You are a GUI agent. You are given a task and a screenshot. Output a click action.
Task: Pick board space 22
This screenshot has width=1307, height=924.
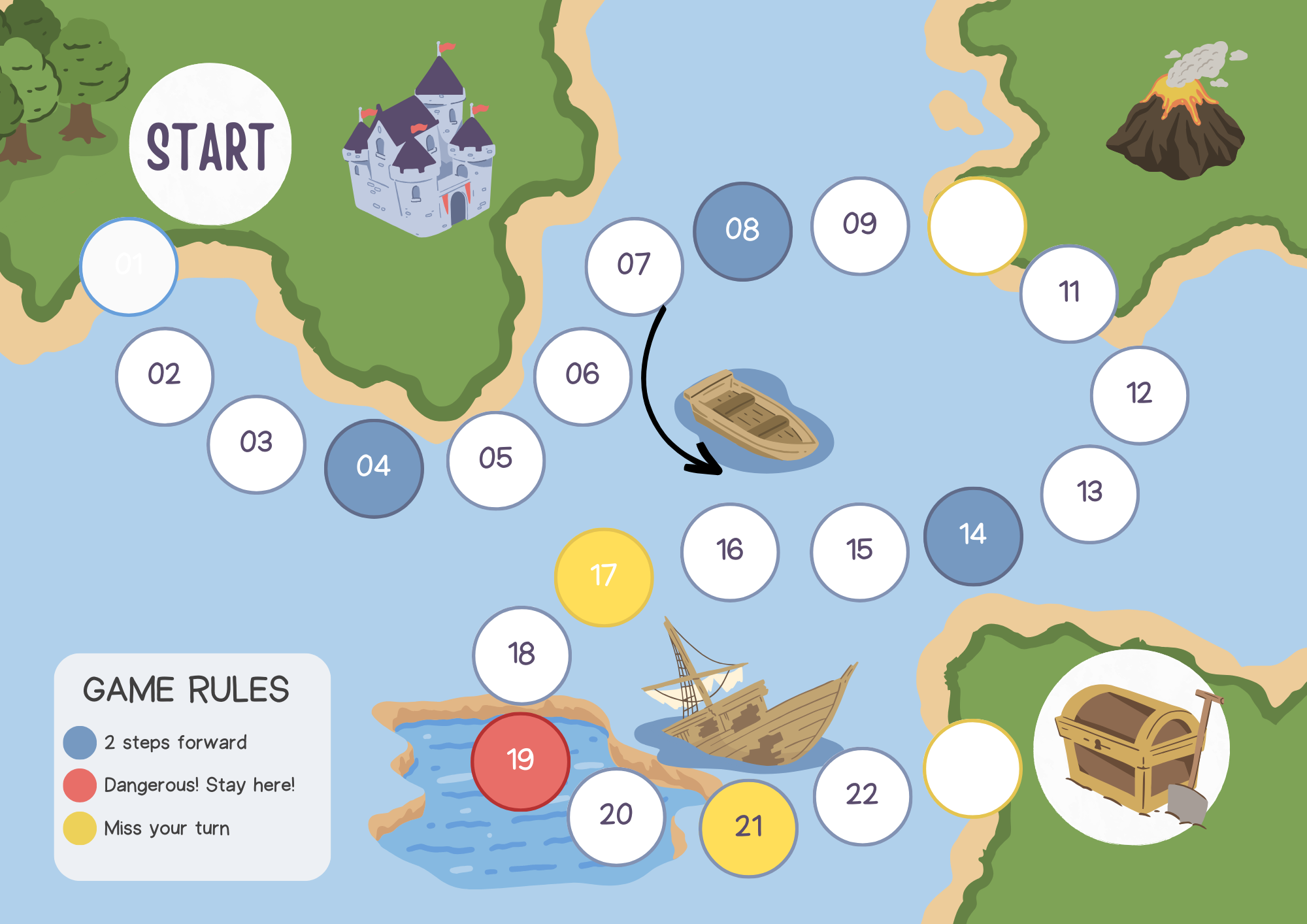pyautogui.click(x=862, y=796)
